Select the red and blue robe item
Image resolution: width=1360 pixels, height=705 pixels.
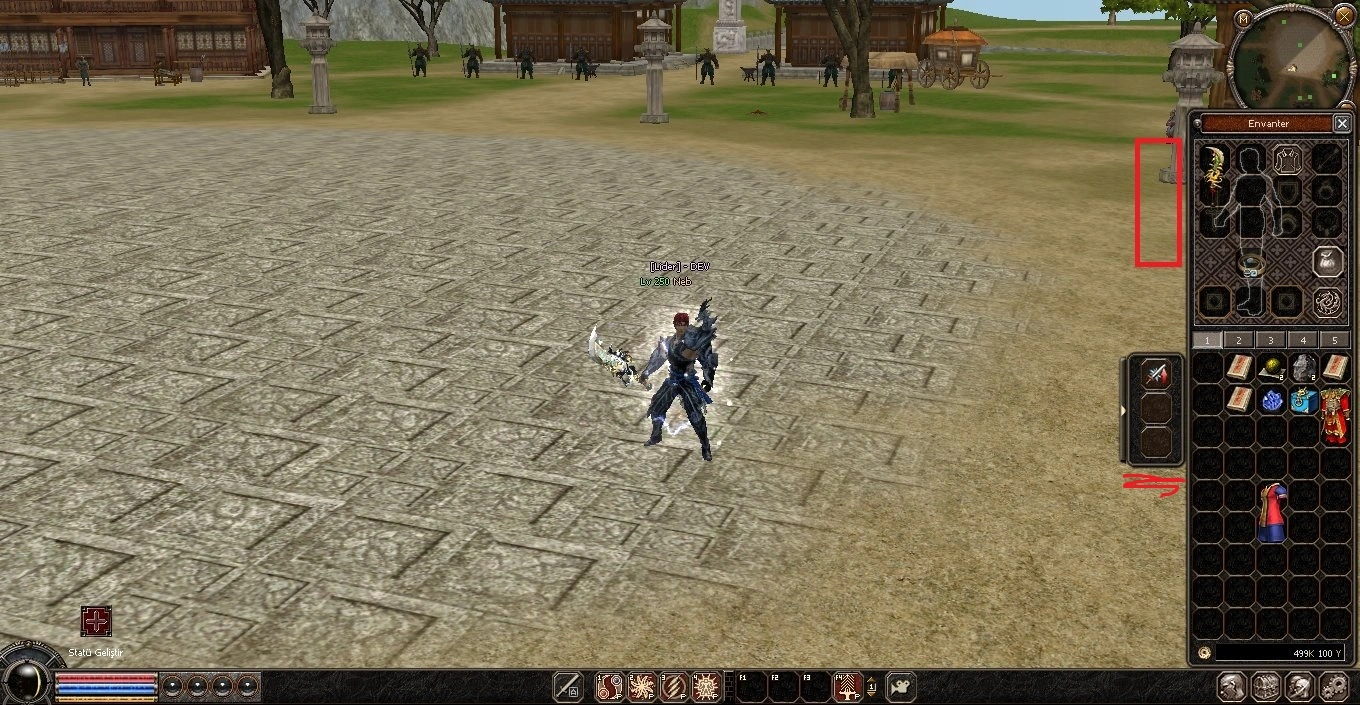point(1271,513)
